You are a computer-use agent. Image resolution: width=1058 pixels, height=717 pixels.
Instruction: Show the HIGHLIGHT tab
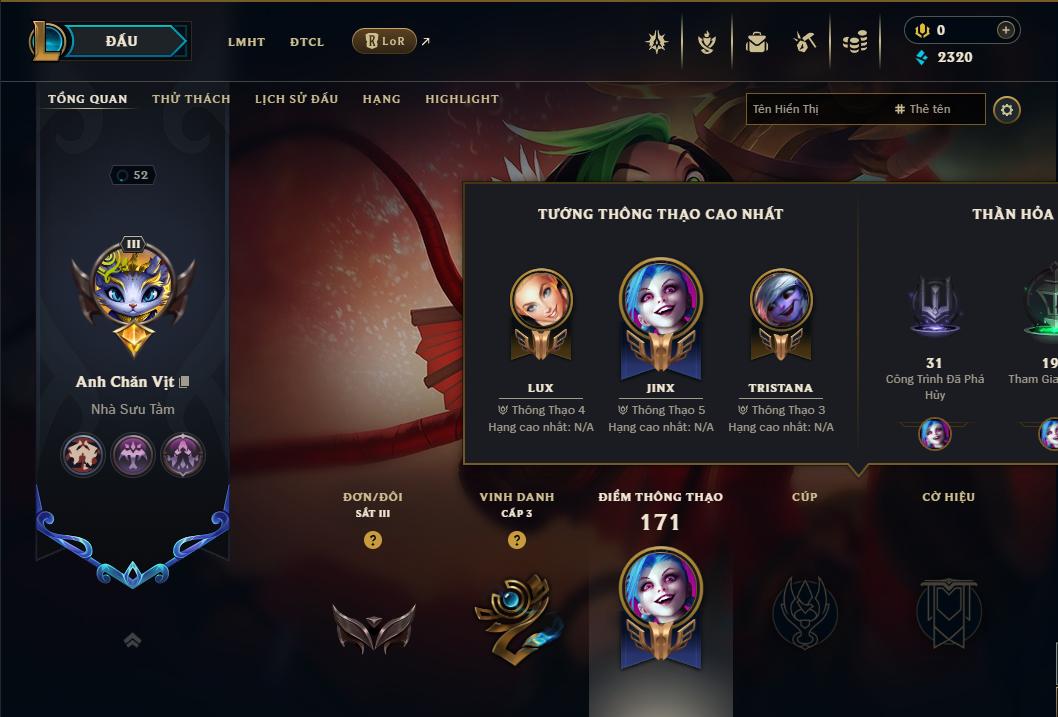click(462, 99)
